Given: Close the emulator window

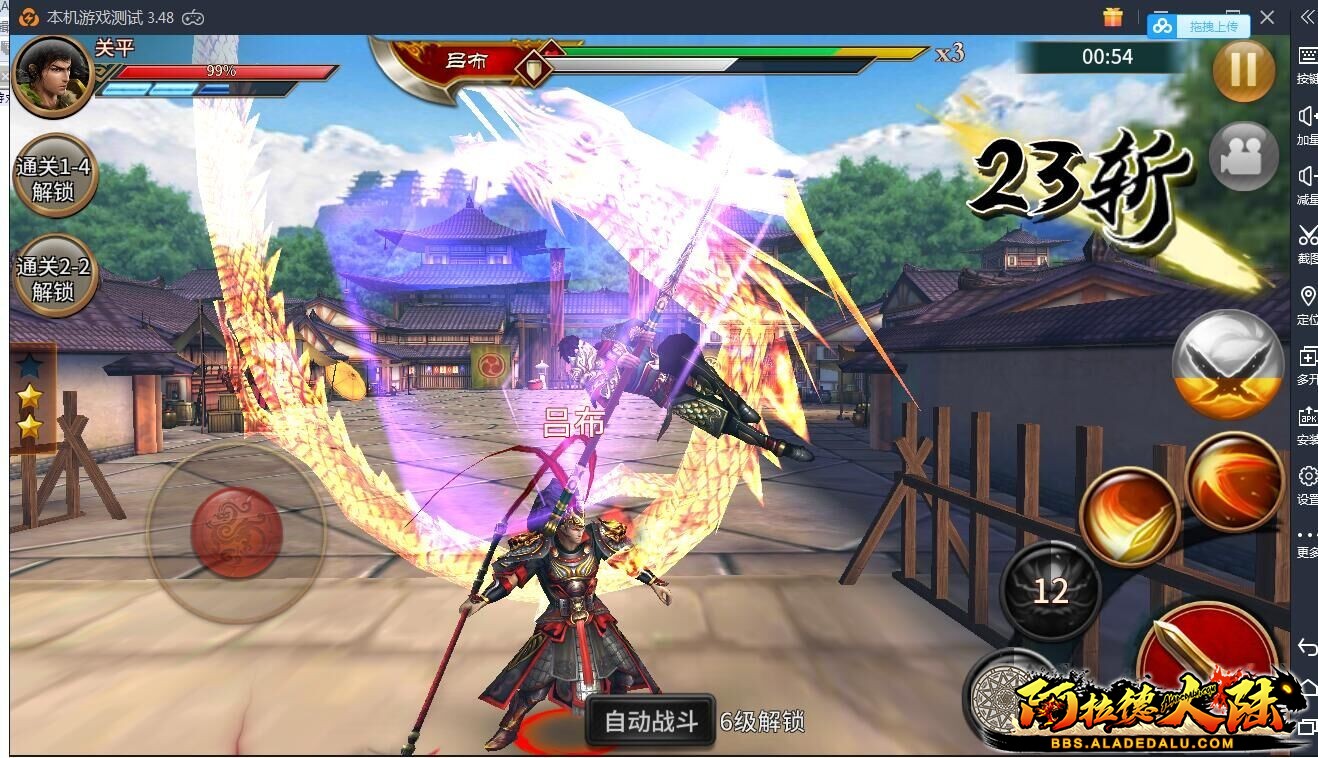Looking at the screenshot, I should (x=1267, y=17).
